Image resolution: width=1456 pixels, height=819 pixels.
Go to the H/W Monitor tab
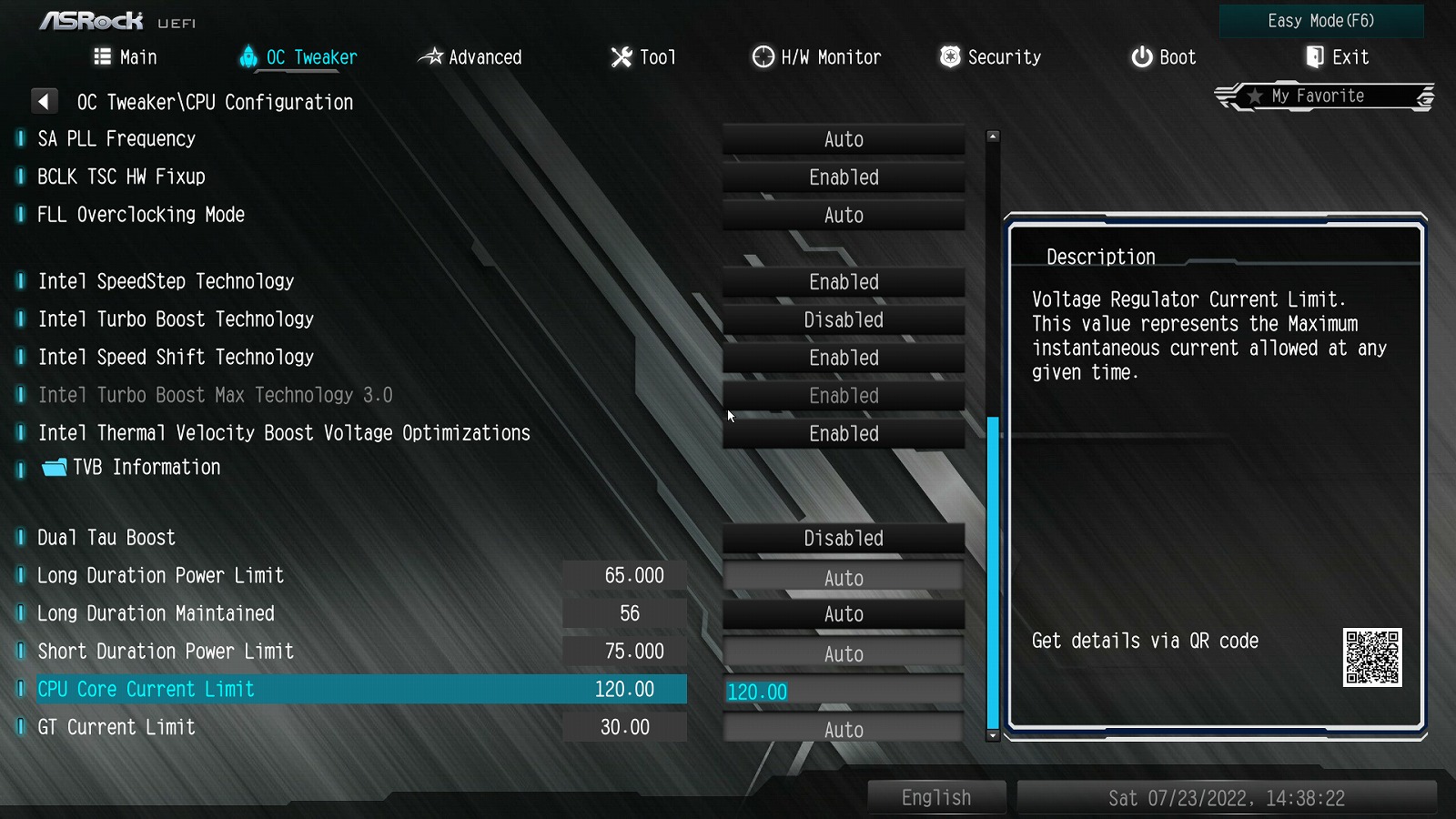click(816, 57)
